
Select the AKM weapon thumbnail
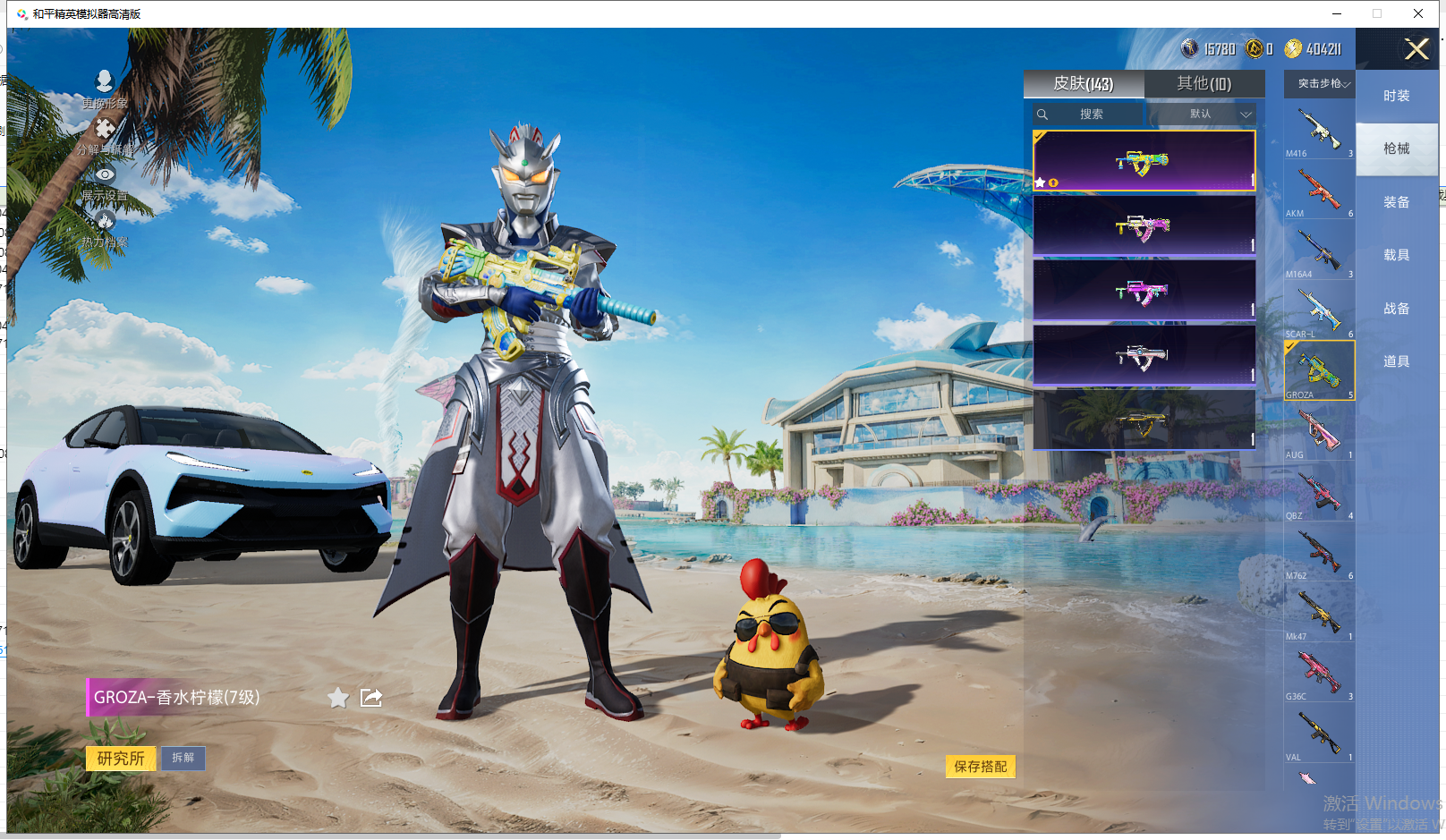1319,190
